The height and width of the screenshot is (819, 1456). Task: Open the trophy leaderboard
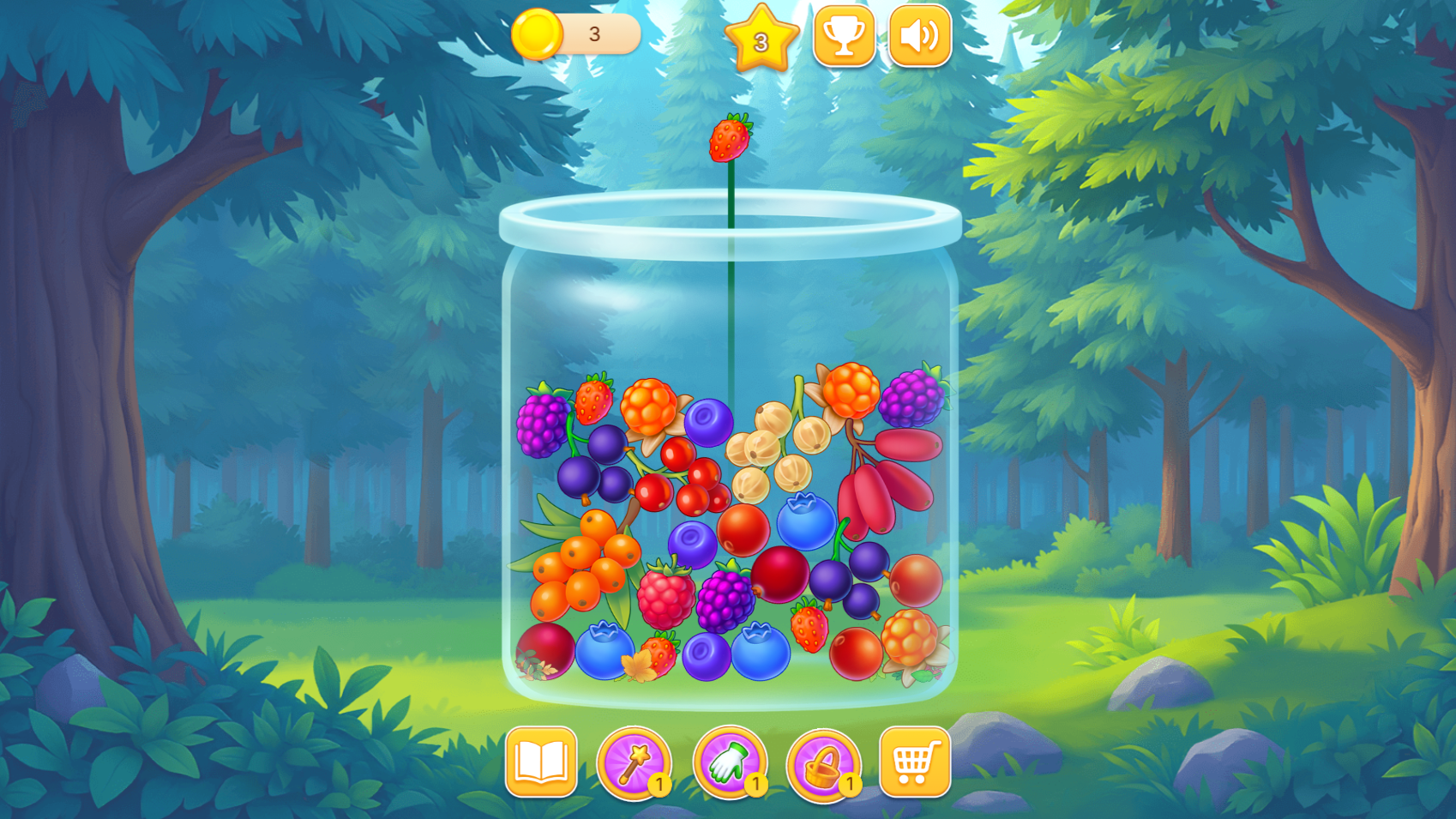pyautogui.click(x=845, y=36)
